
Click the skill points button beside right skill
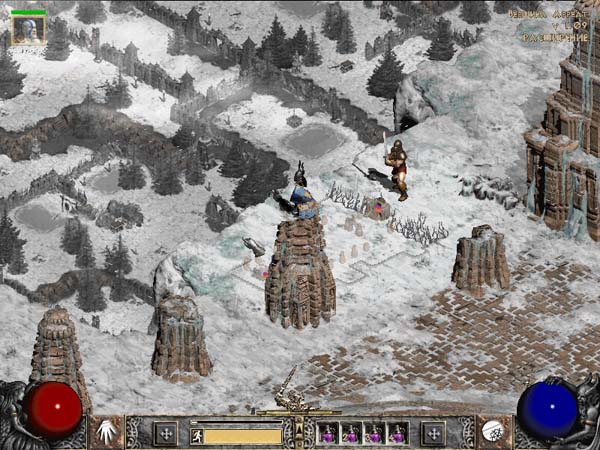(433, 433)
